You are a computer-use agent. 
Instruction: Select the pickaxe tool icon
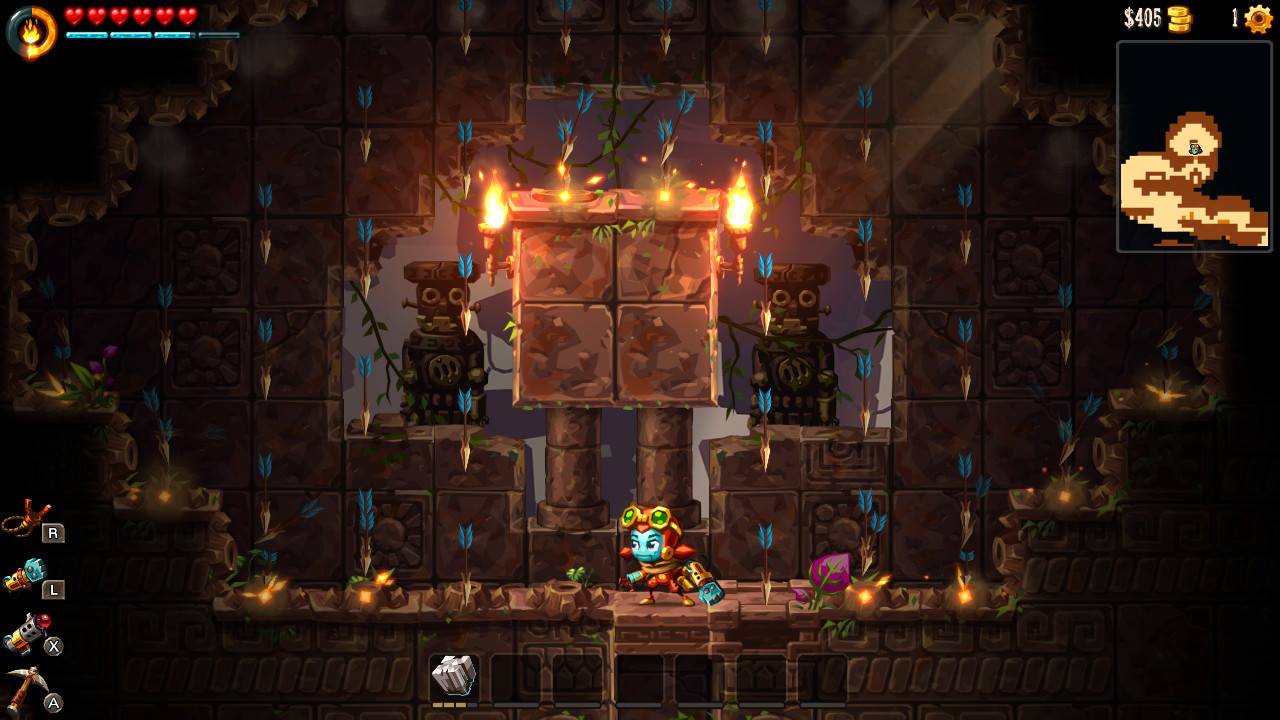(27, 690)
